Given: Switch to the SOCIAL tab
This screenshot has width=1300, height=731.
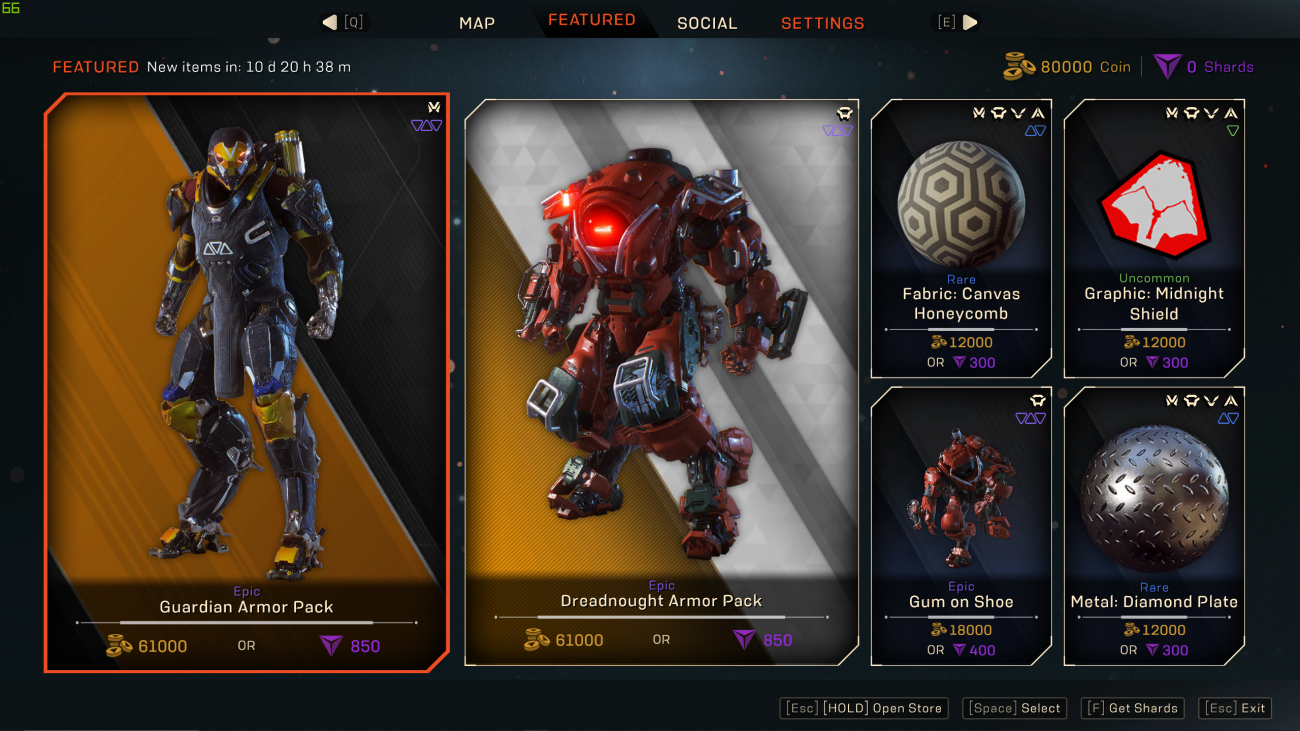Looking at the screenshot, I should pos(707,21).
